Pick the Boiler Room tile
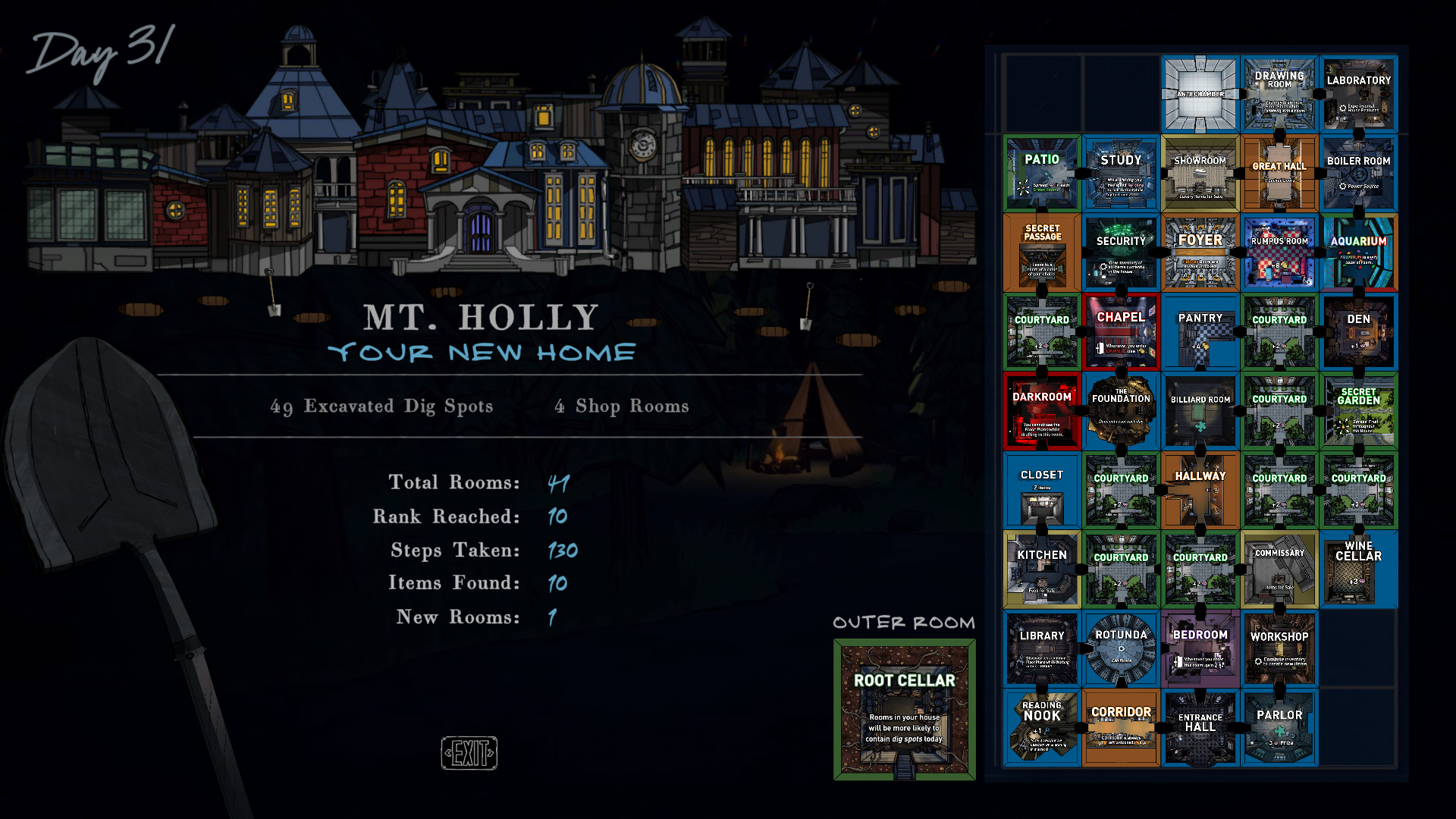The image size is (1456, 819). 1359,174
